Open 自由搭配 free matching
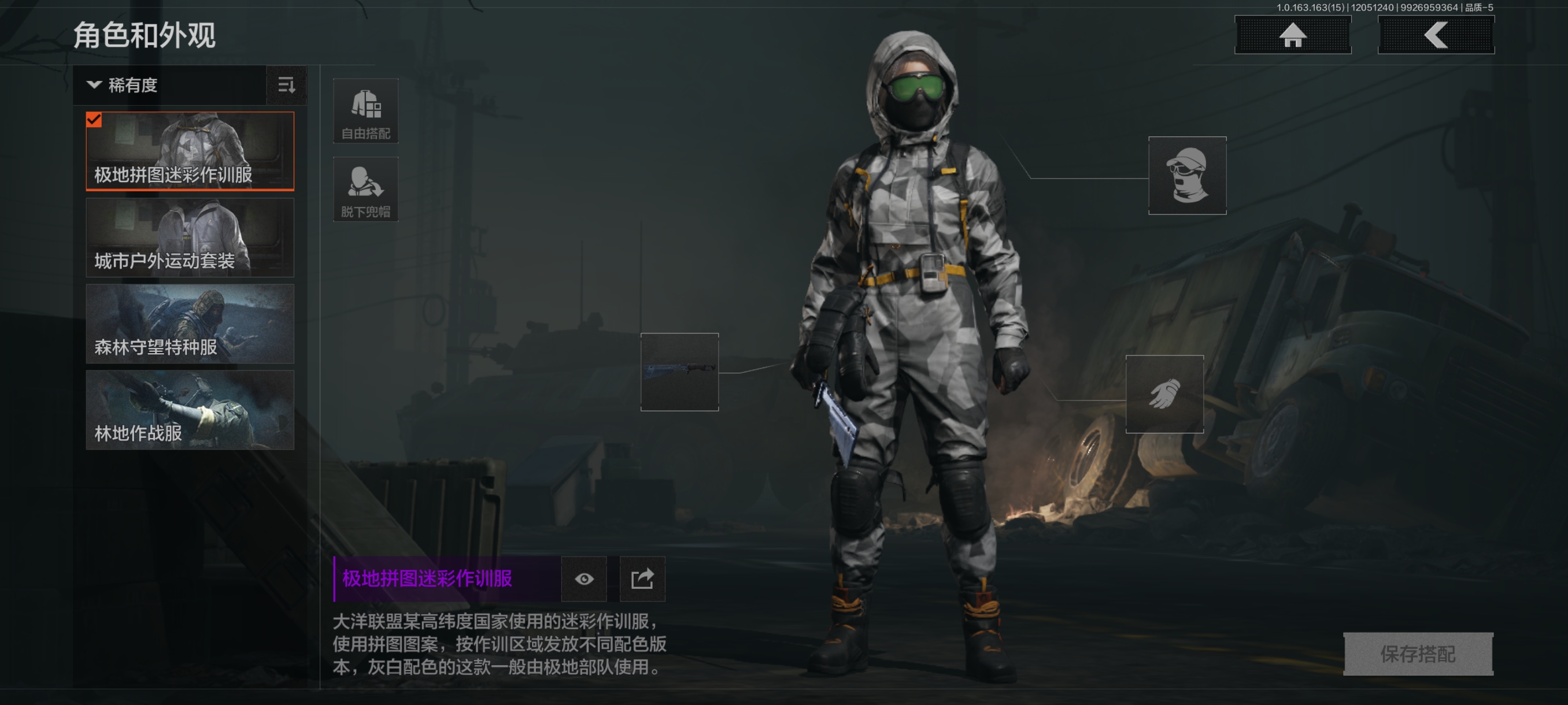 pyautogui.click(x=365, y=112)
